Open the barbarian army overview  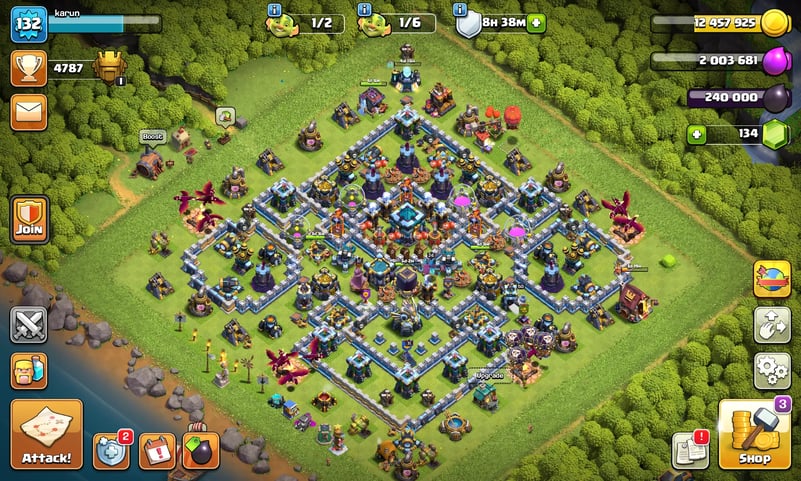pyautogui.click(x=29, y=371)
